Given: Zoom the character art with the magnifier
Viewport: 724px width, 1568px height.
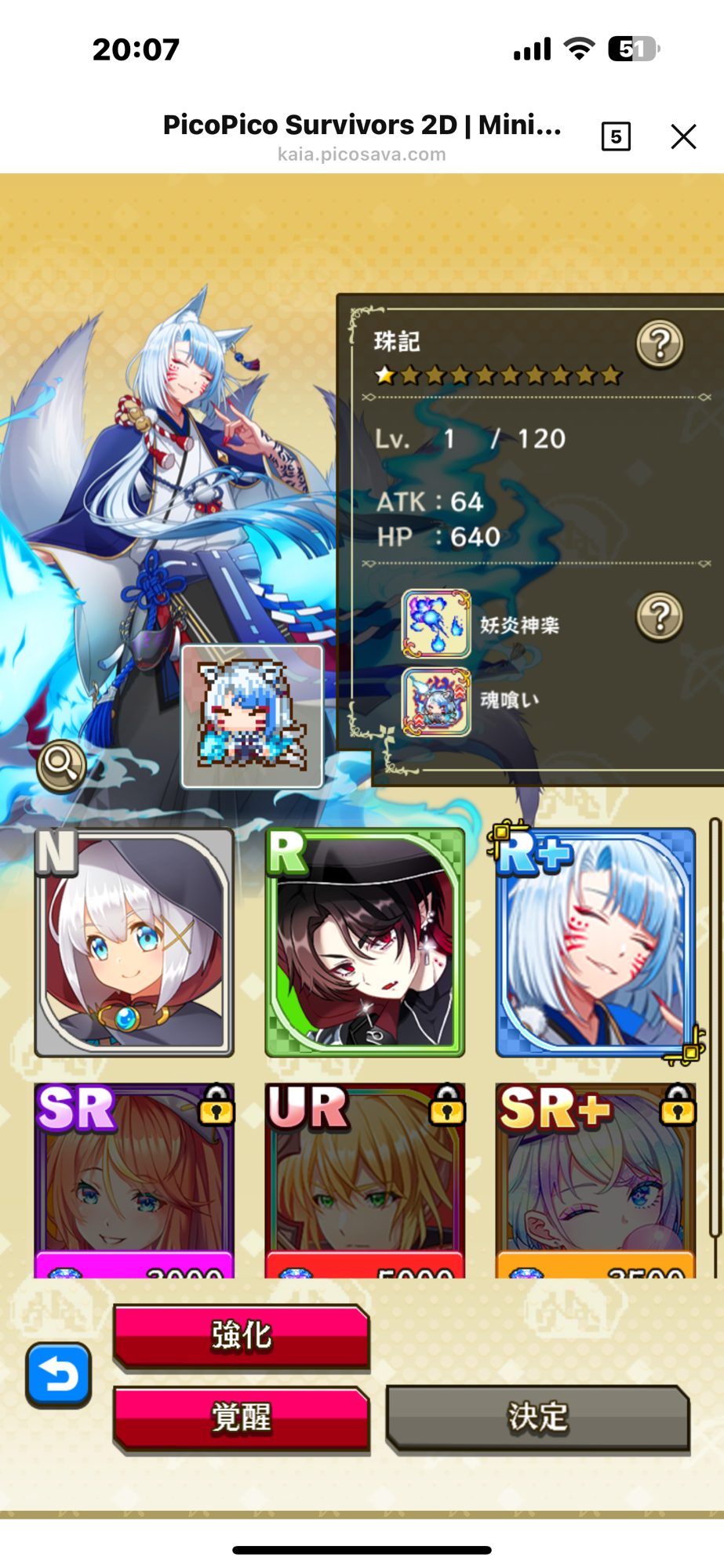Looking at the screenshot, I should pyautogui.click(x=62, y=764).
